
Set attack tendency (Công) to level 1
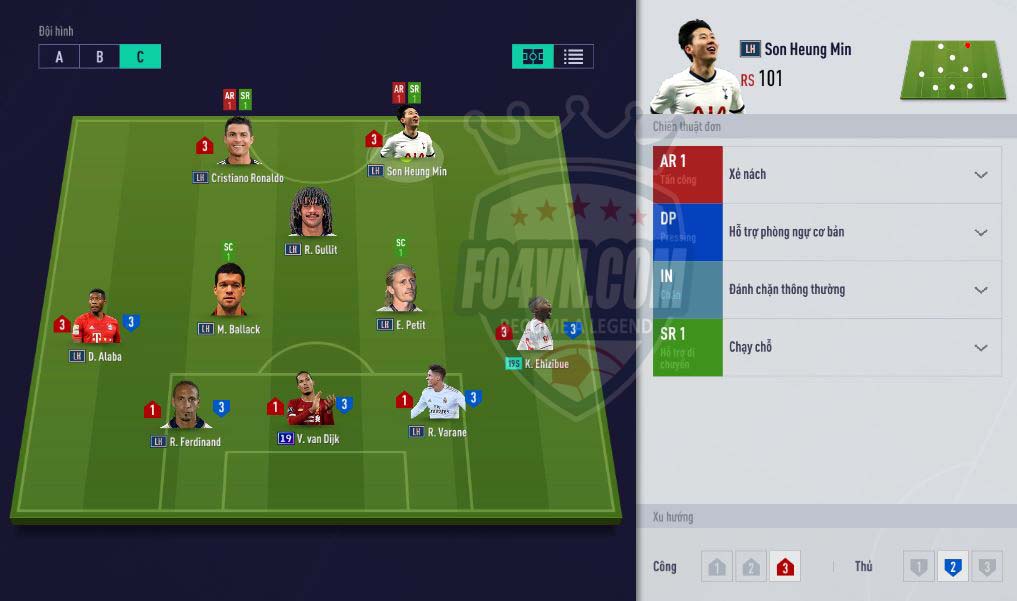(x=716, y=567)
